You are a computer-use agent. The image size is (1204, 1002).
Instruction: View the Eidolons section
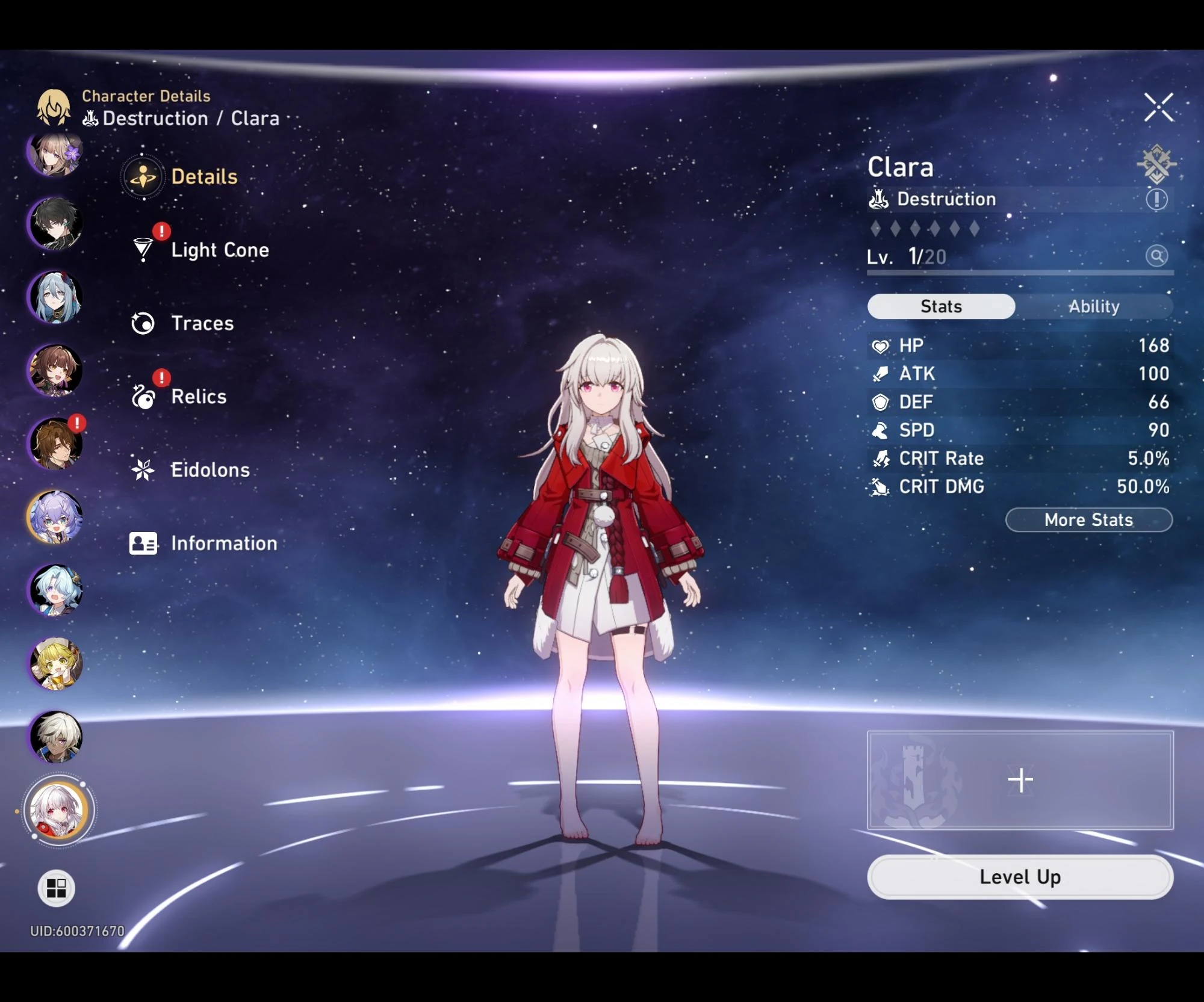(x=211, y=470)
